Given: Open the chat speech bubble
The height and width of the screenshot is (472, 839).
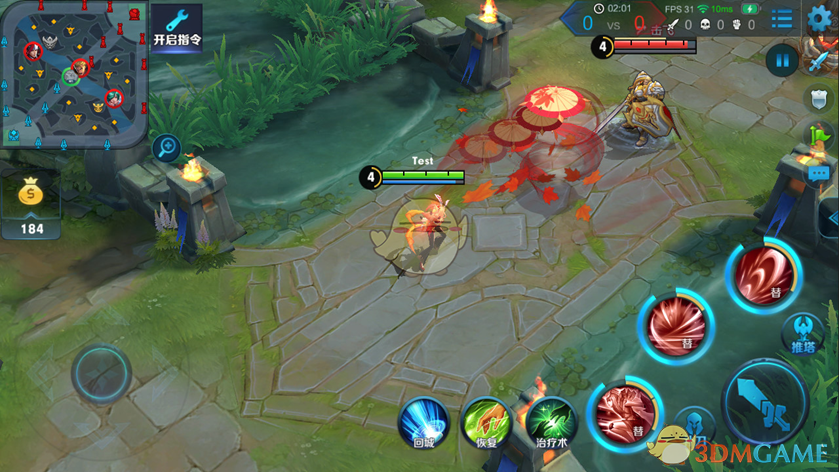Looking at the screenshot, I should click(819, 174).
